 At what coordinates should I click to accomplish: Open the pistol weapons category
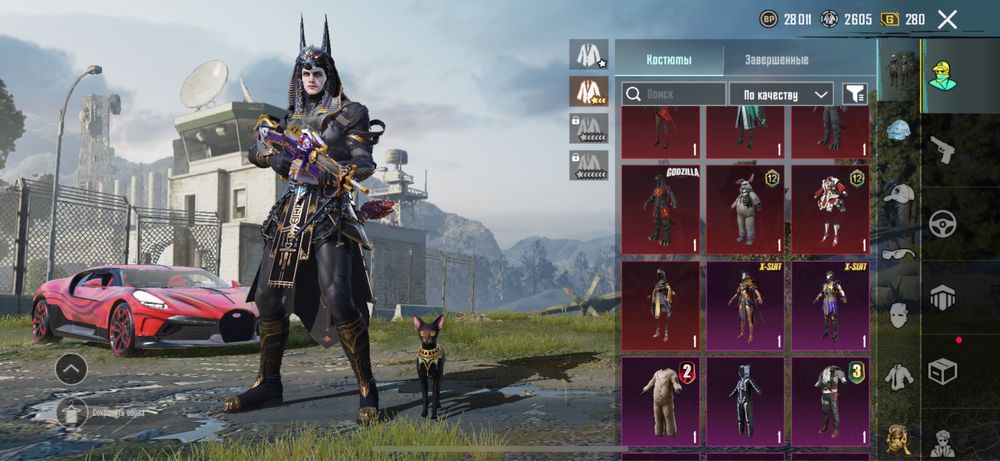[x=943, y=150]
